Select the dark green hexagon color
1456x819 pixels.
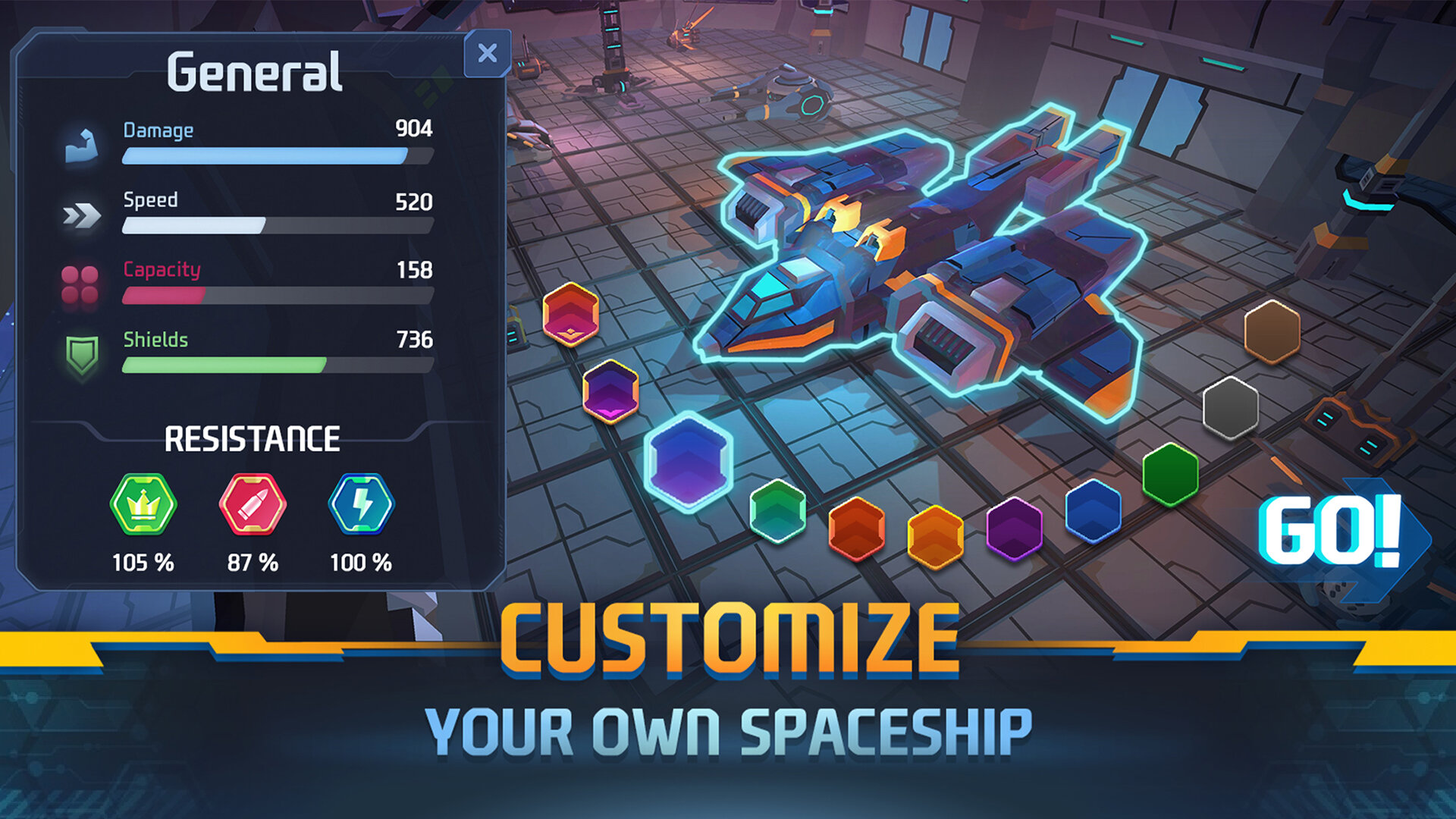(1170, 475)
